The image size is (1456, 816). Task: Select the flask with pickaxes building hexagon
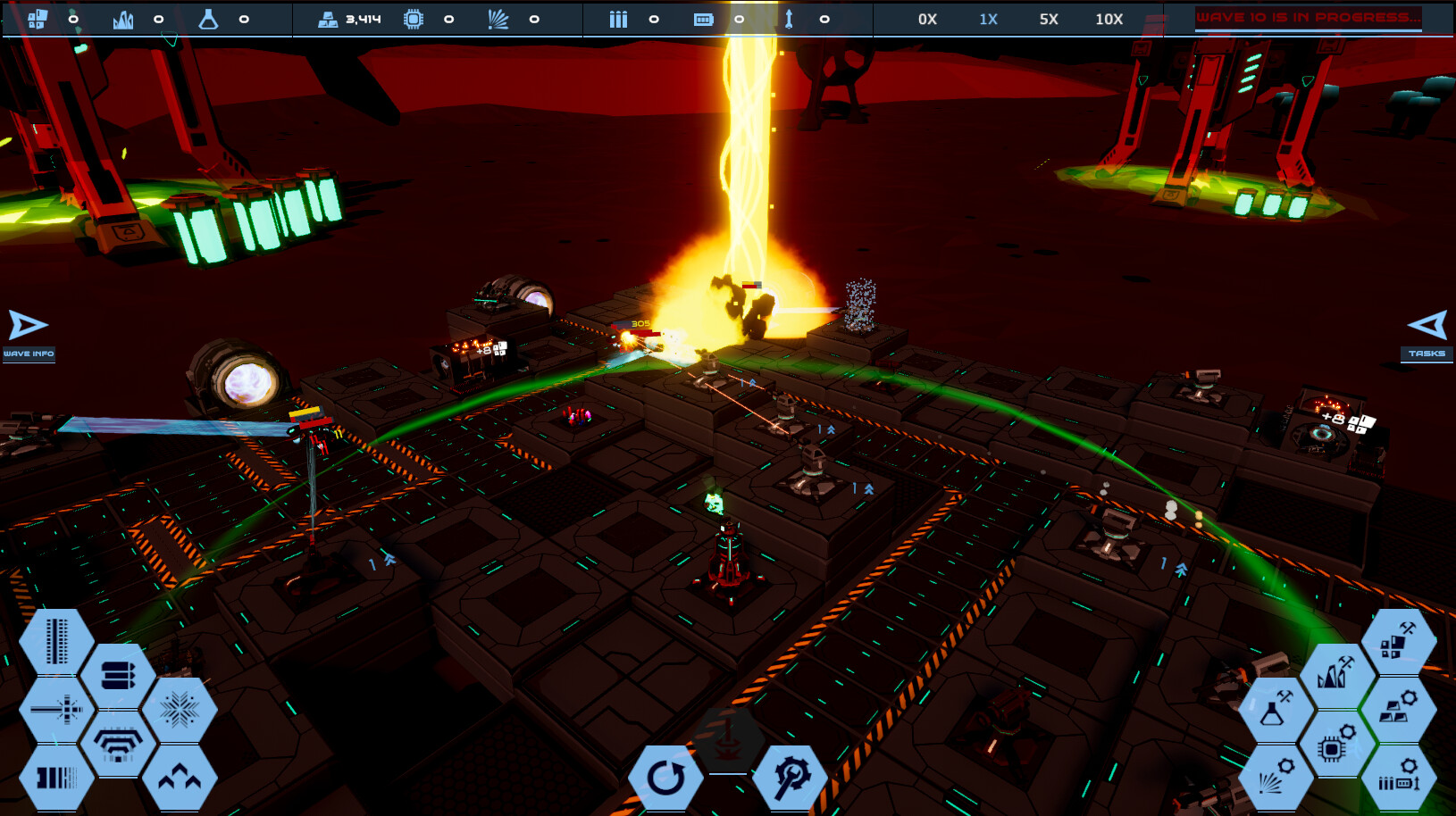1276,710
